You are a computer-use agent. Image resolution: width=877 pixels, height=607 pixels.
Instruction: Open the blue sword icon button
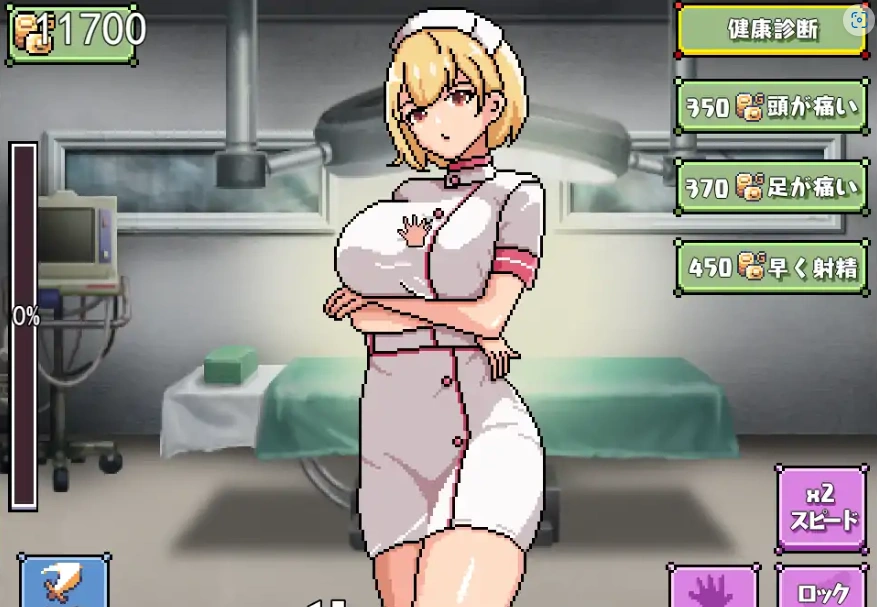point(62,583)
